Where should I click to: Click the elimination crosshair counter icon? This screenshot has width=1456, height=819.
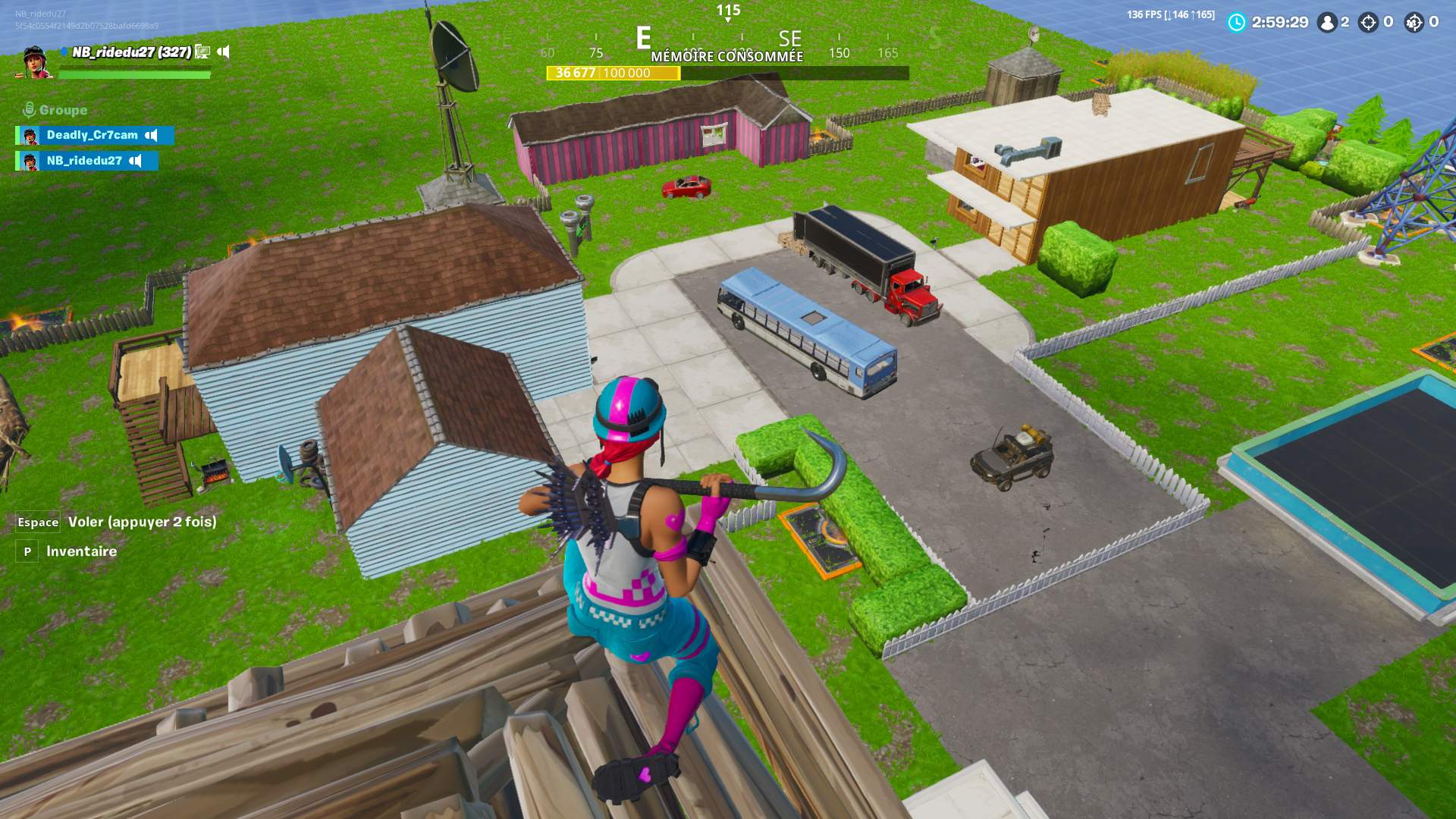(x=1368, y=23)
